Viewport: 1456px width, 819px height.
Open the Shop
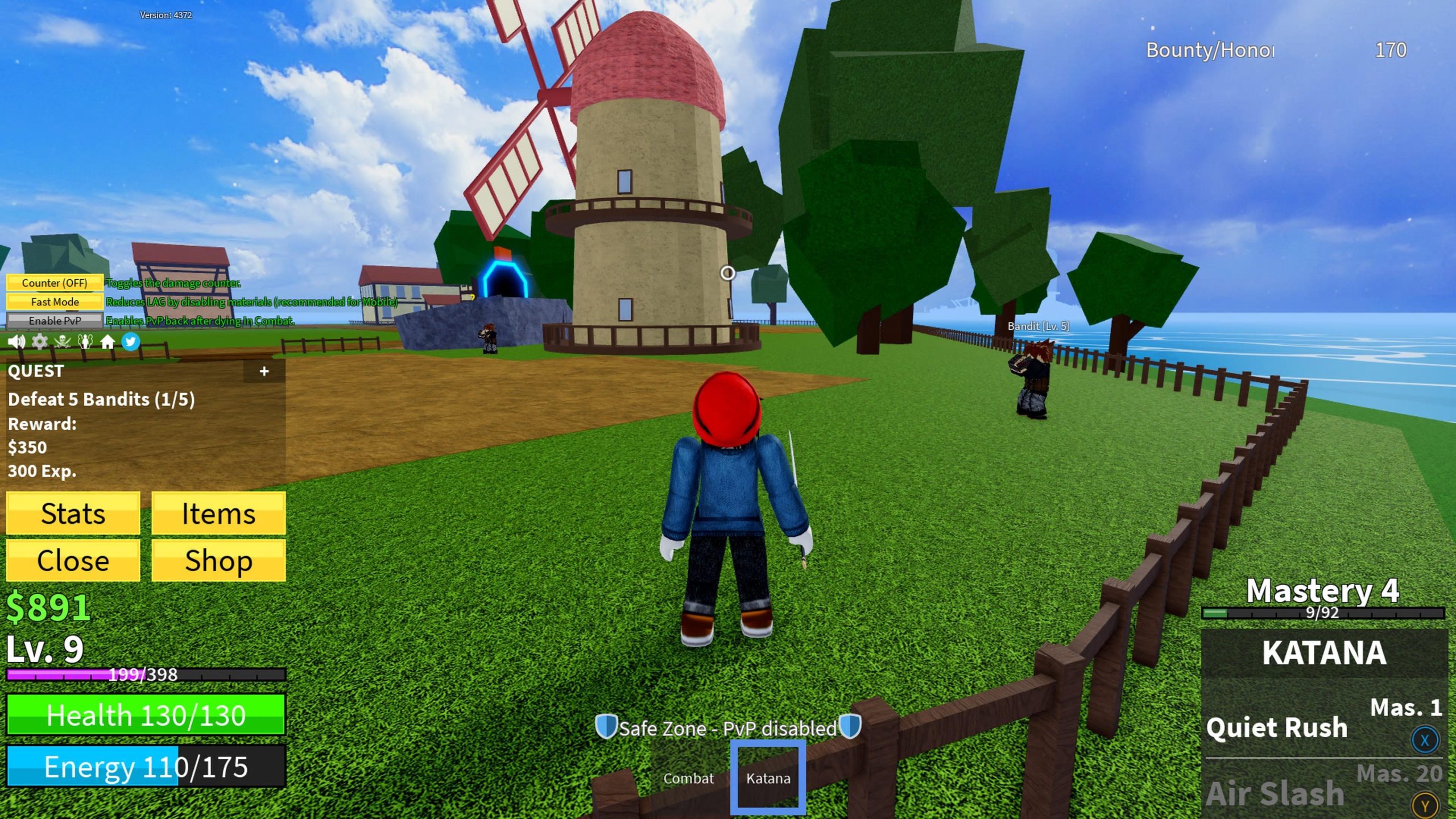coord(218,561)
